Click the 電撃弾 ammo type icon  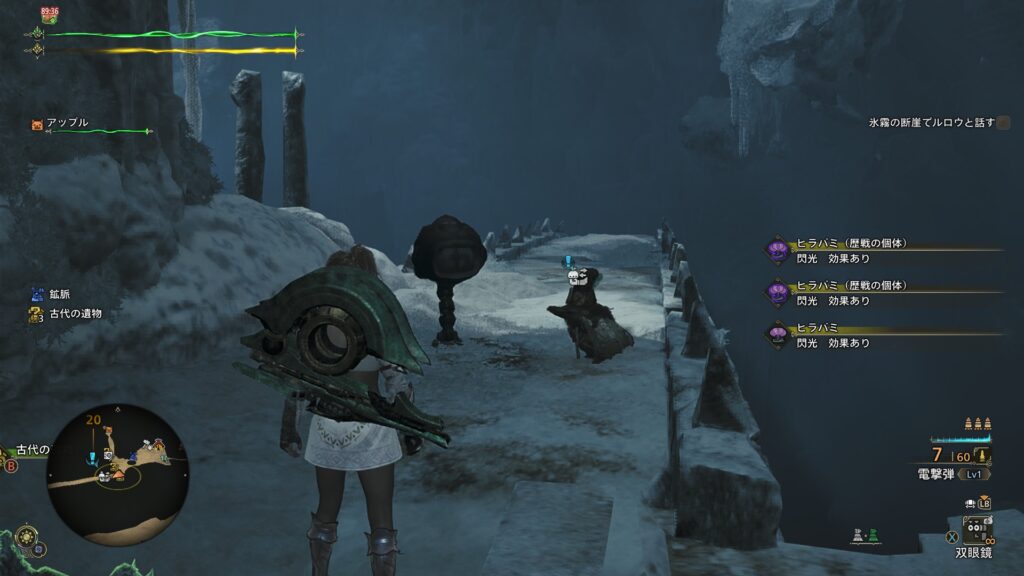pyautogui.click(x=984, y=456)
